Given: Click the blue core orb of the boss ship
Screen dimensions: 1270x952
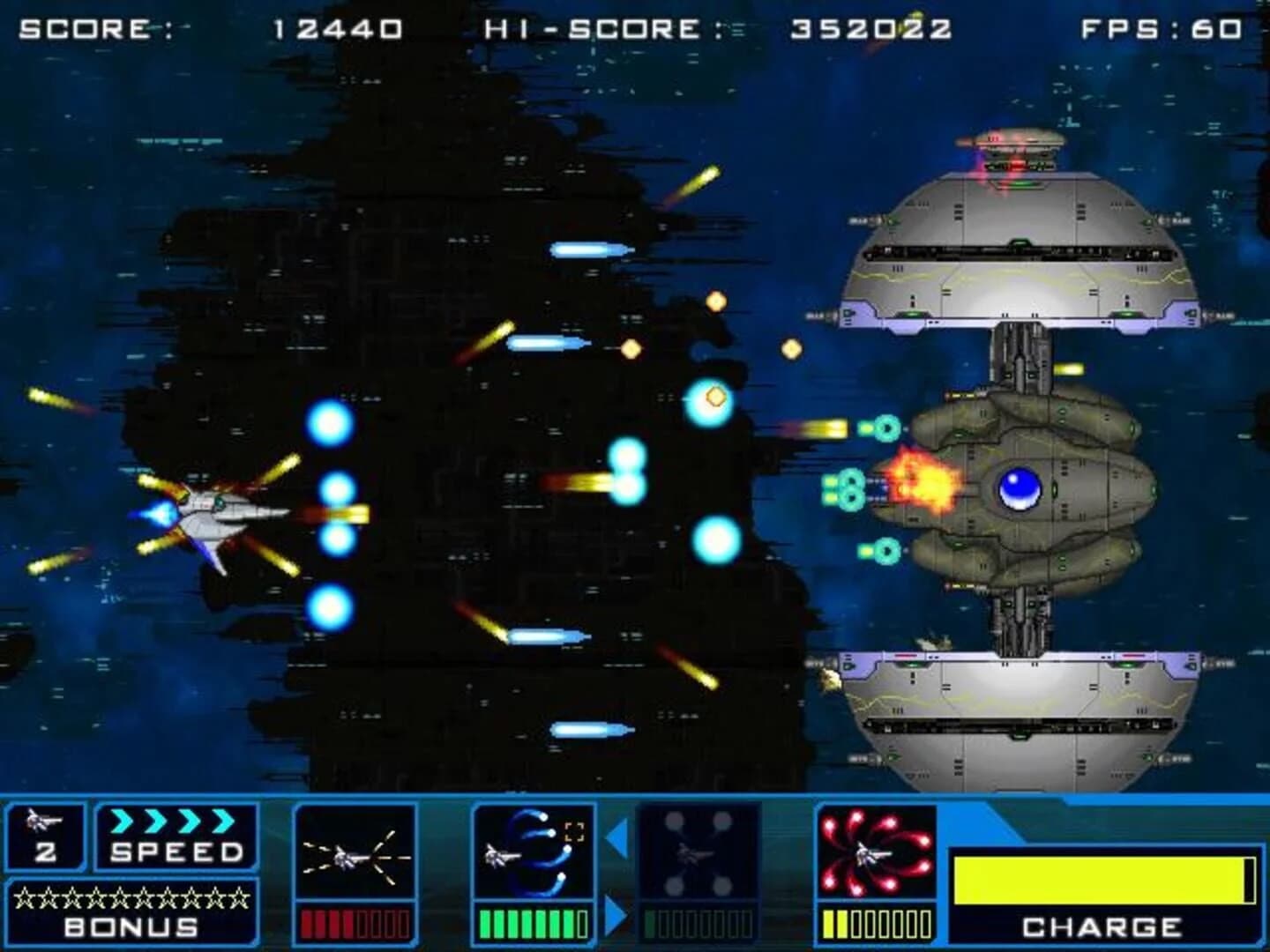Looking at the screenshot, I should (x=1020, y=489).
